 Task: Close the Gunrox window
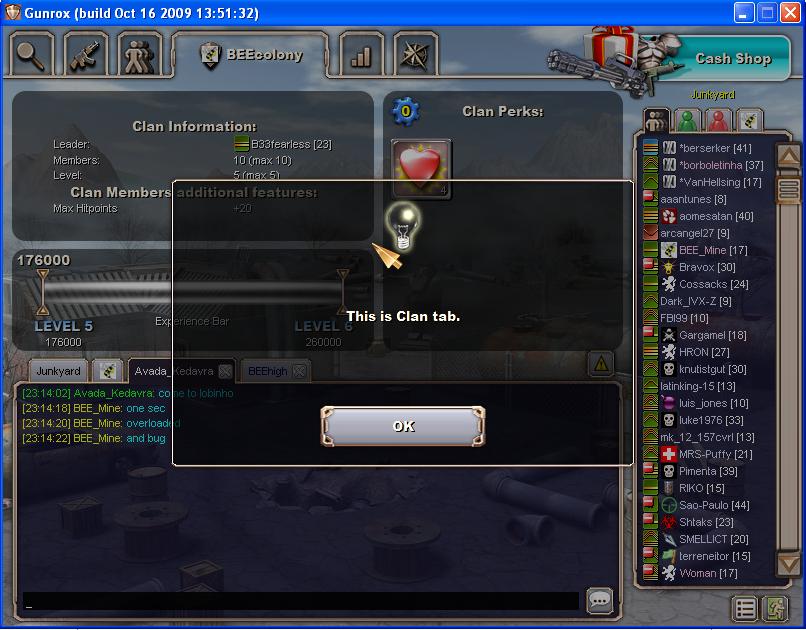pos(789,13)
